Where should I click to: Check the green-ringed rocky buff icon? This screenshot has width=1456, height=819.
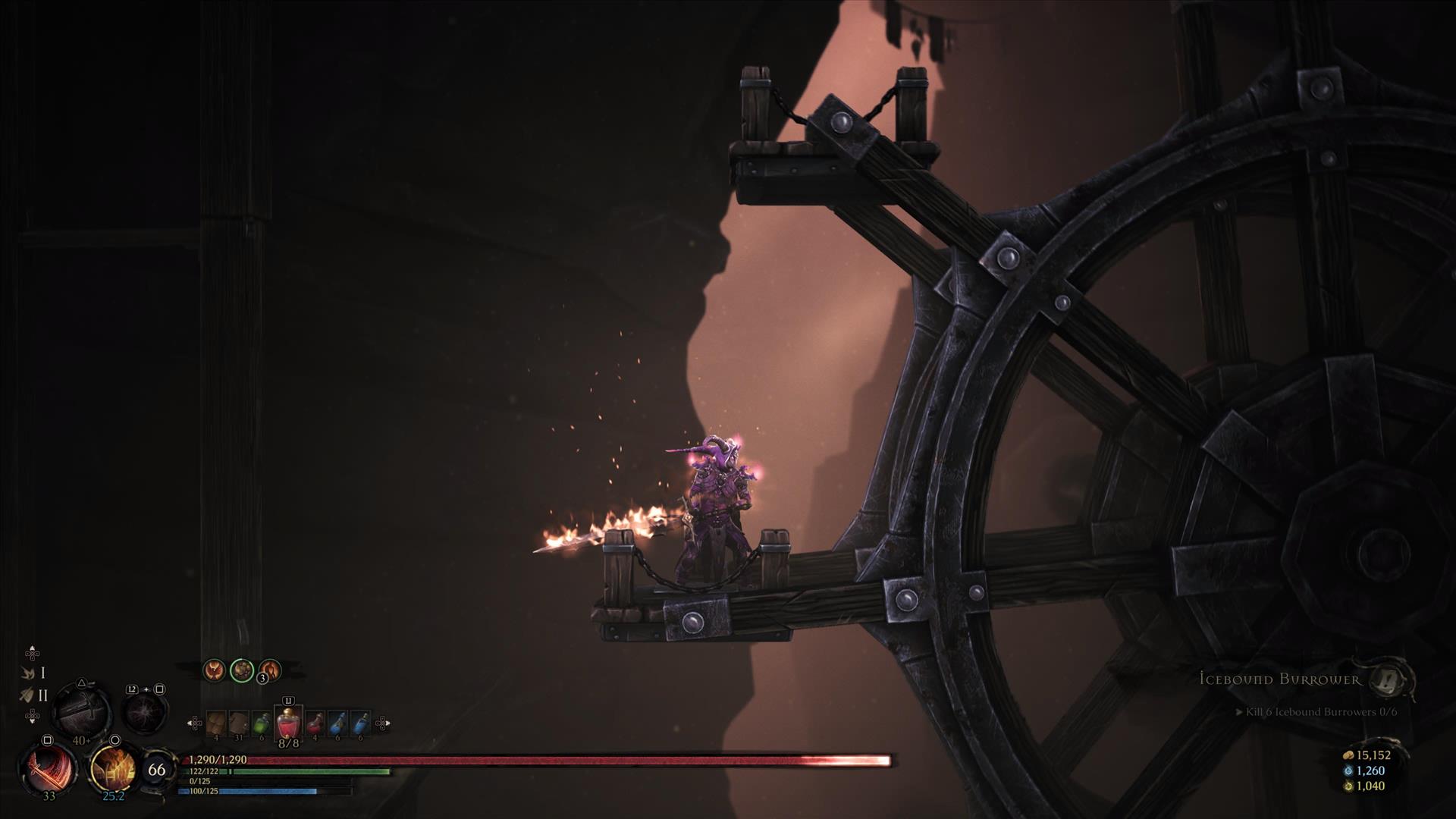[242, 670]
